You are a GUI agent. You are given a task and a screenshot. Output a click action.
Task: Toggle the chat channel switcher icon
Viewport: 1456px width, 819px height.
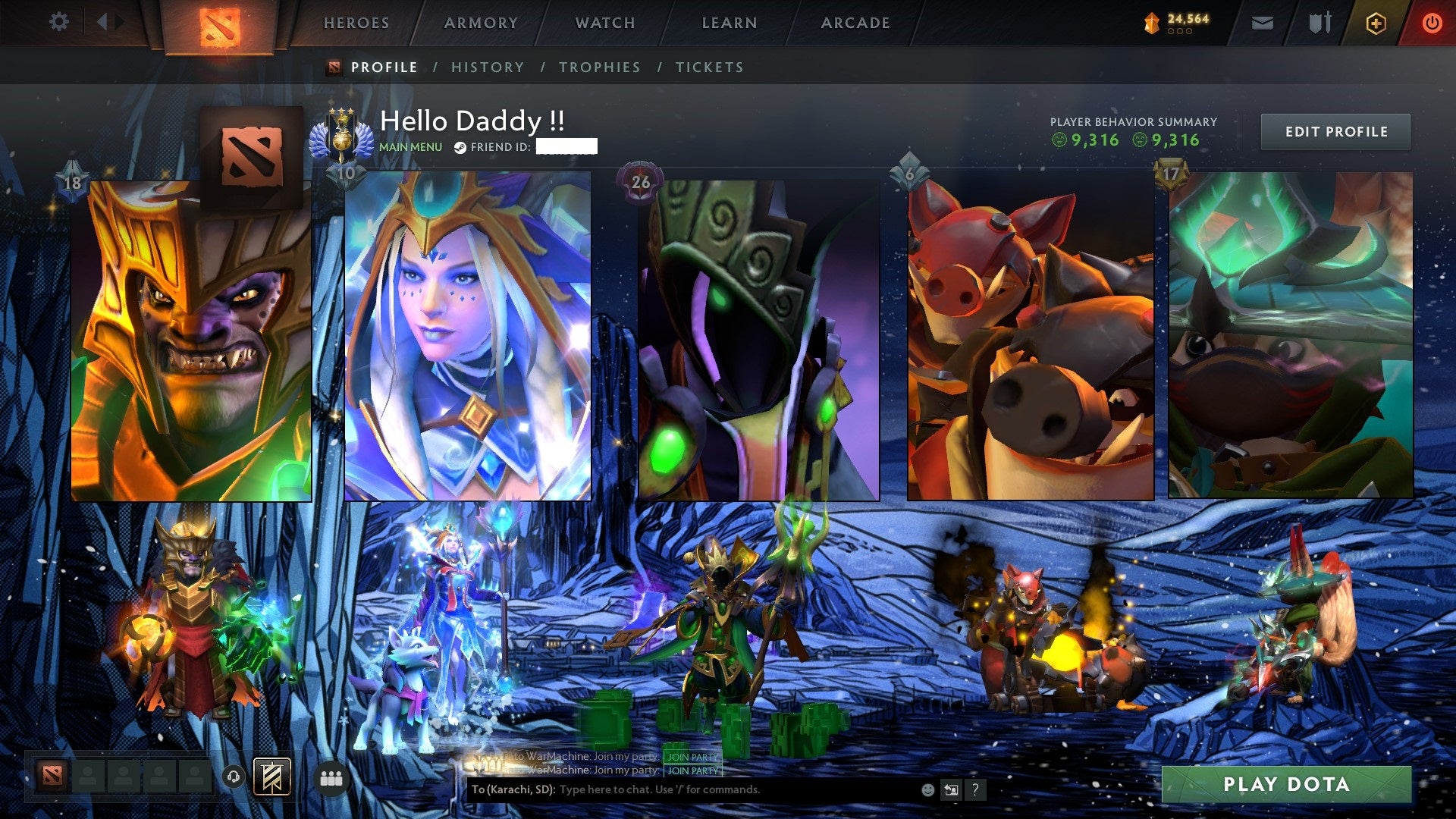pyautogui.click(x=951, y=789)
